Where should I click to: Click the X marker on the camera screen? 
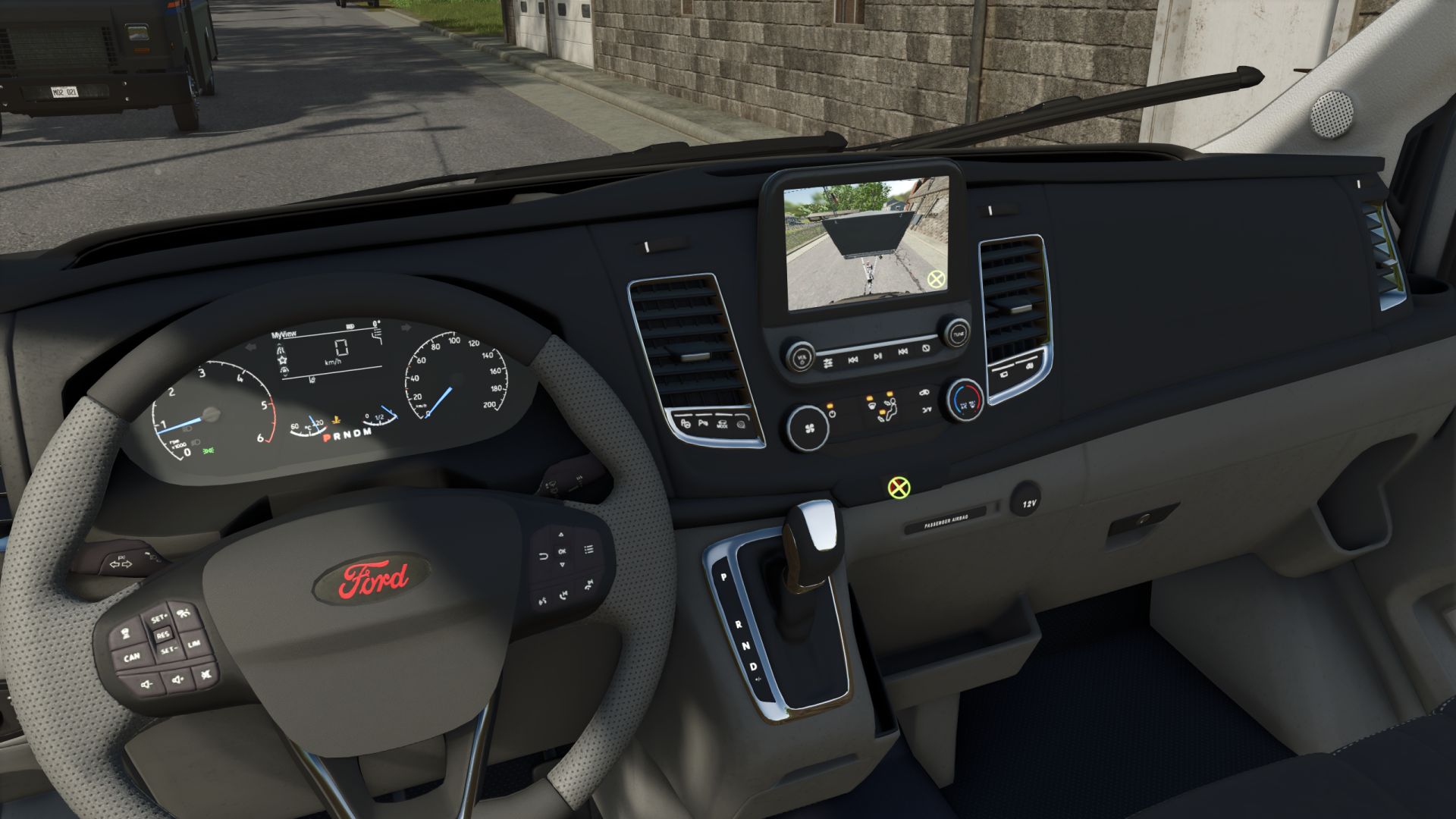coord(937,279)
